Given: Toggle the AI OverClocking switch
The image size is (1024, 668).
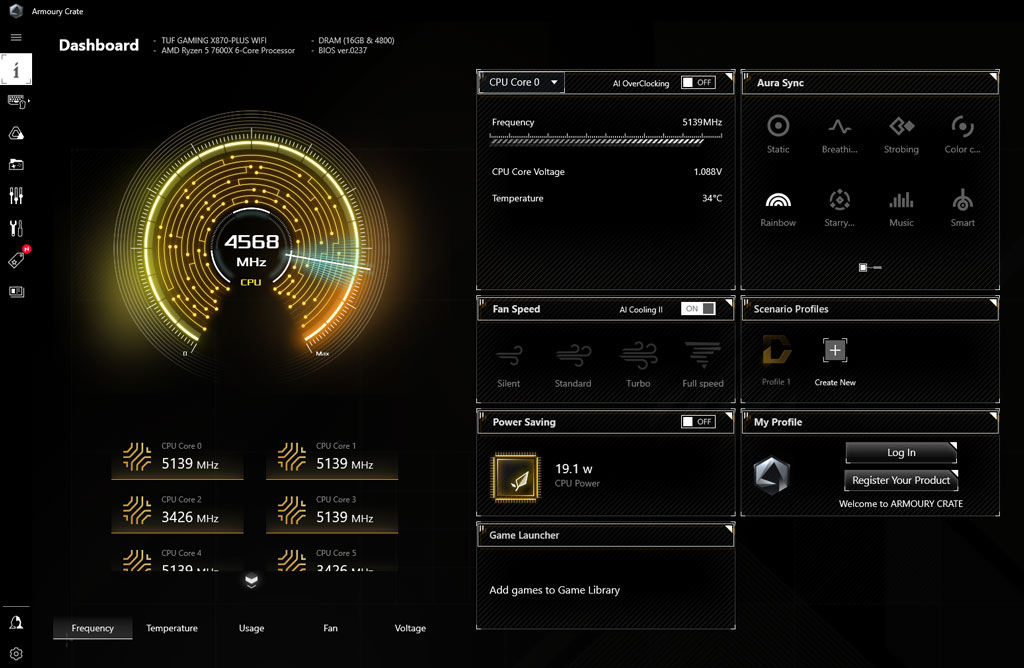Looking at the screenshot, I should [698, 83].
